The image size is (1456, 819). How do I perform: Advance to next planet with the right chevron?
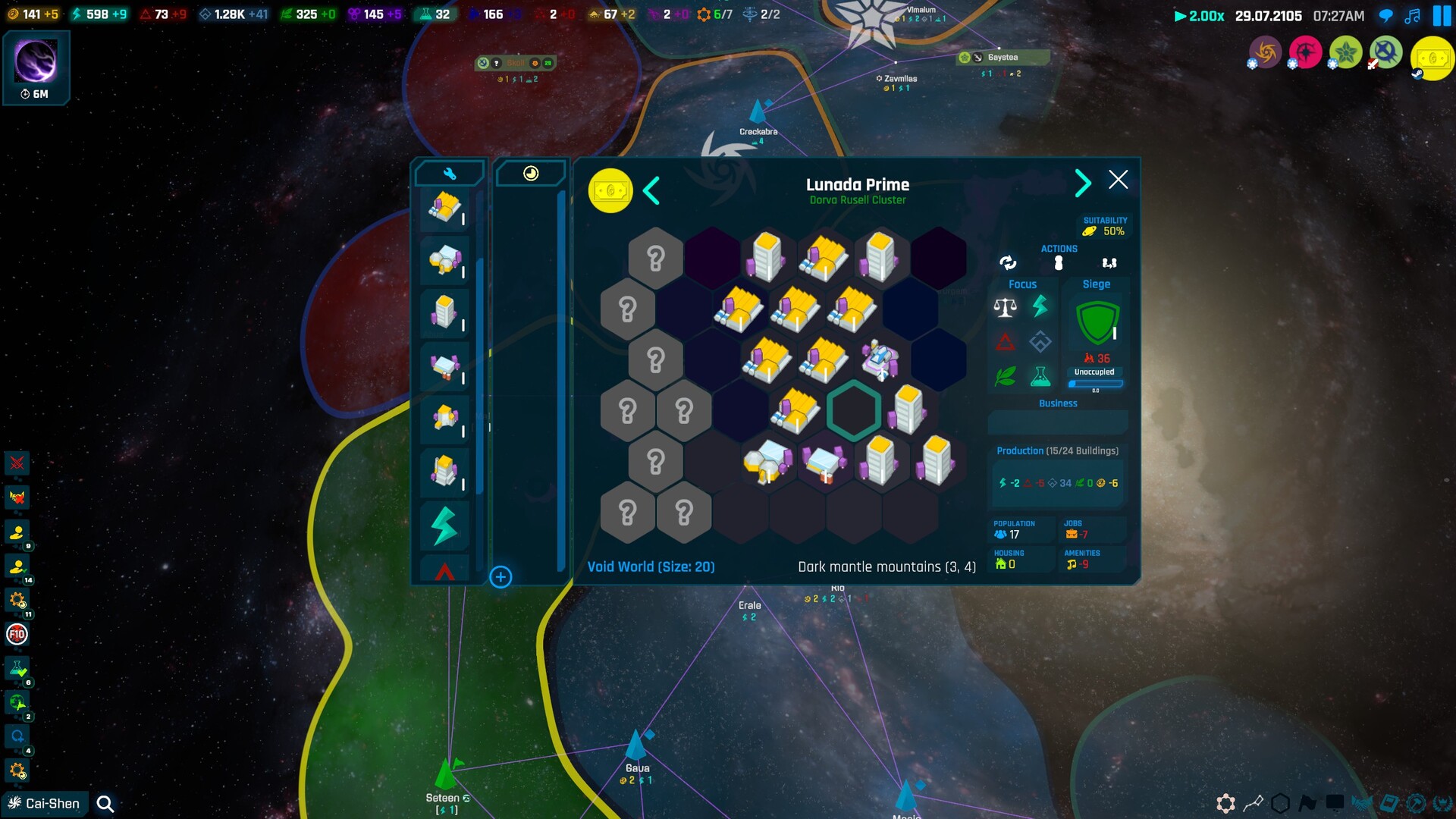tap(1083, 183)
